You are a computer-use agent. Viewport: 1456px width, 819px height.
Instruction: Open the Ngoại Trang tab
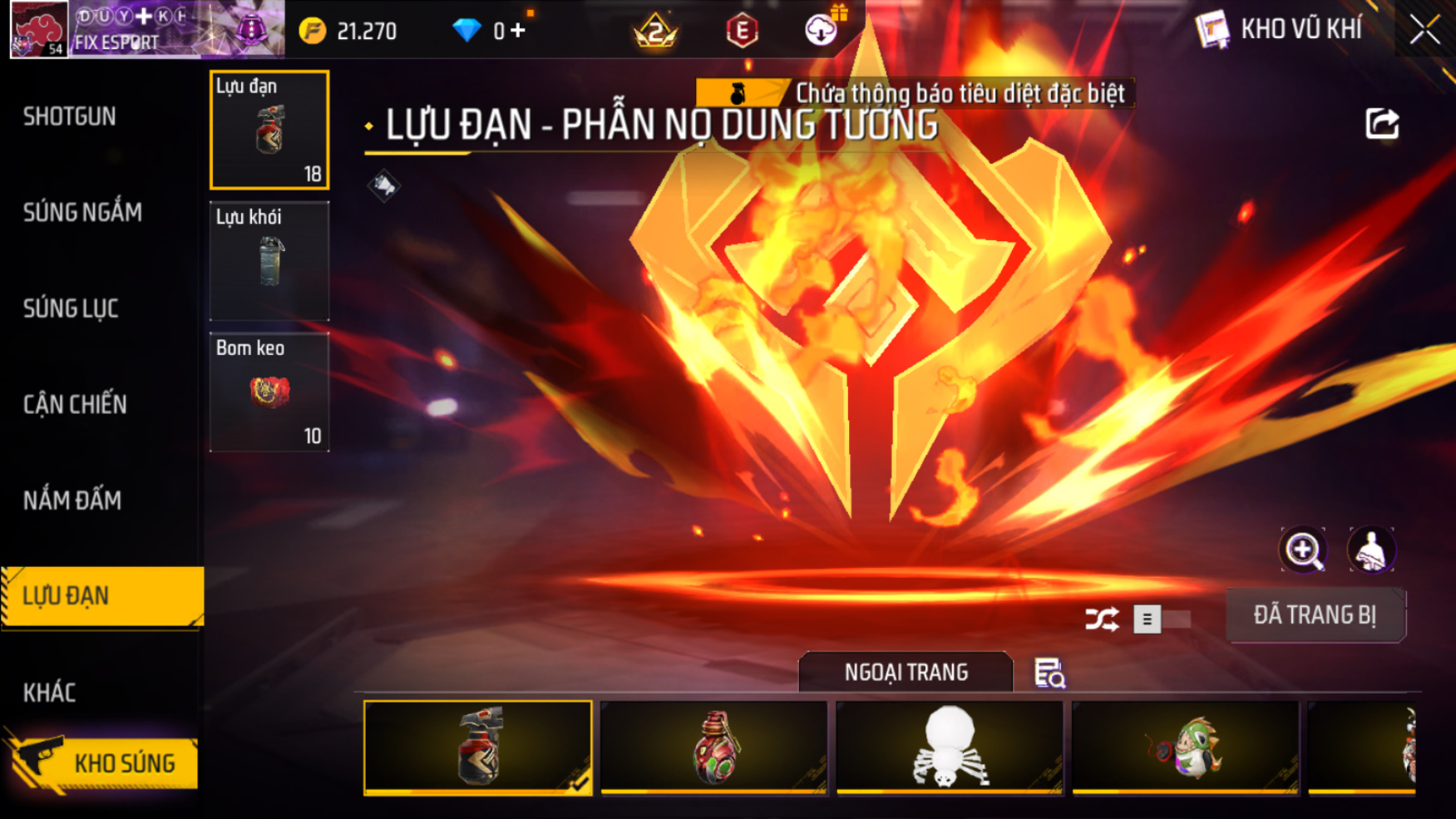click(906, 672)
